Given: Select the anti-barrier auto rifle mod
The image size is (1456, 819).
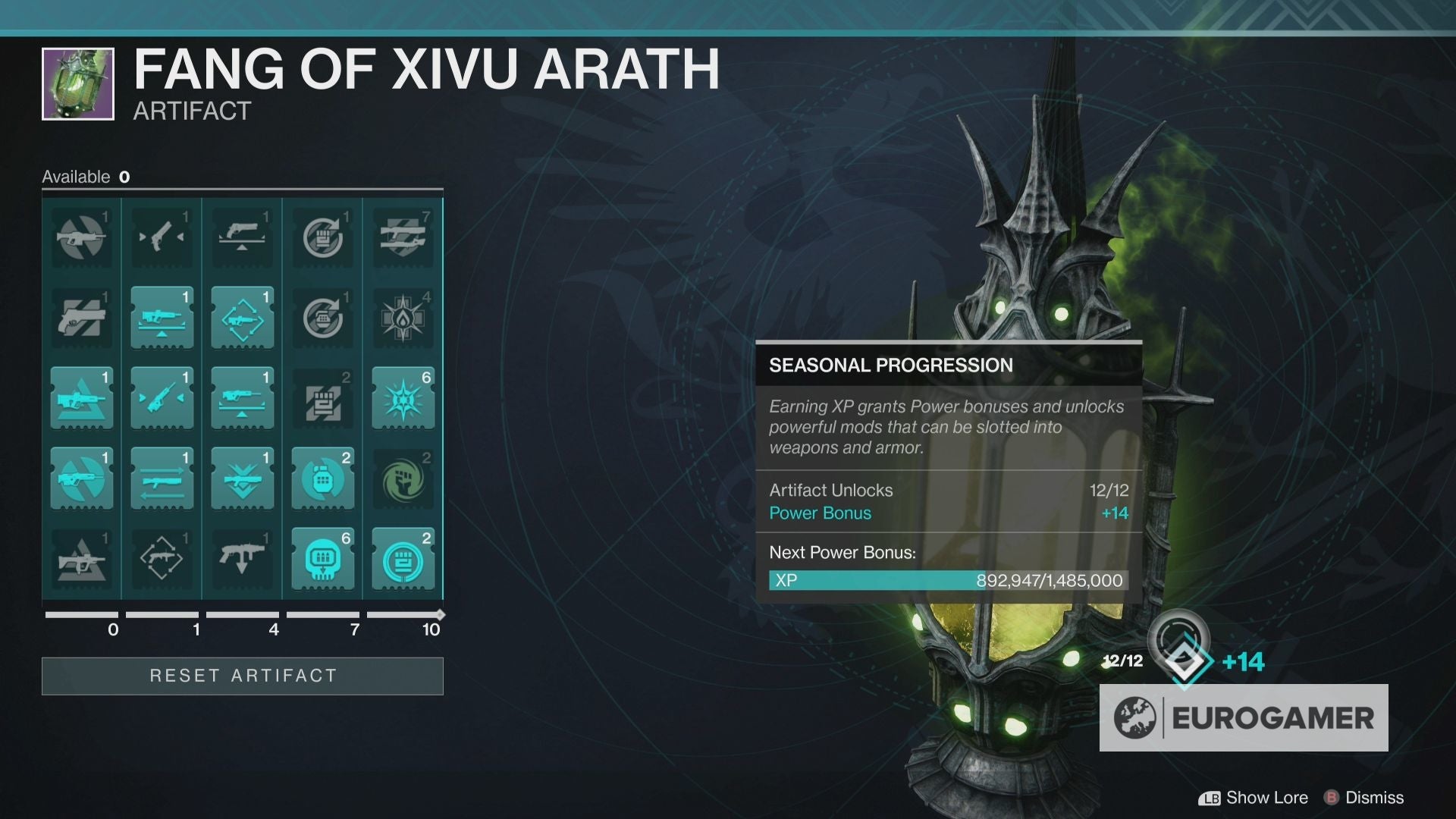Looking at the screenshot, I should (82, 237).
